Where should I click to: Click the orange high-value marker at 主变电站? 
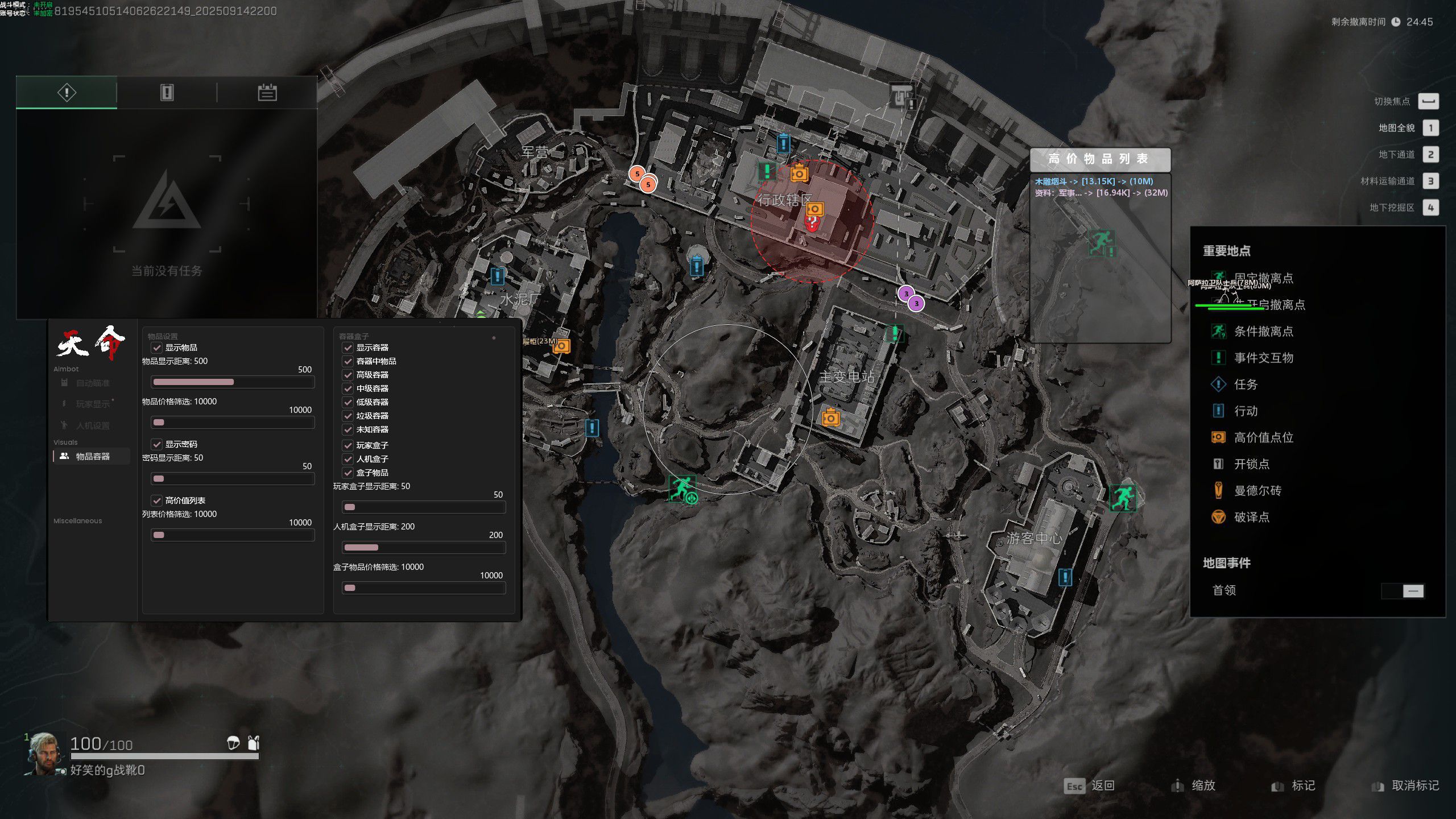click(x=831, y=418)
